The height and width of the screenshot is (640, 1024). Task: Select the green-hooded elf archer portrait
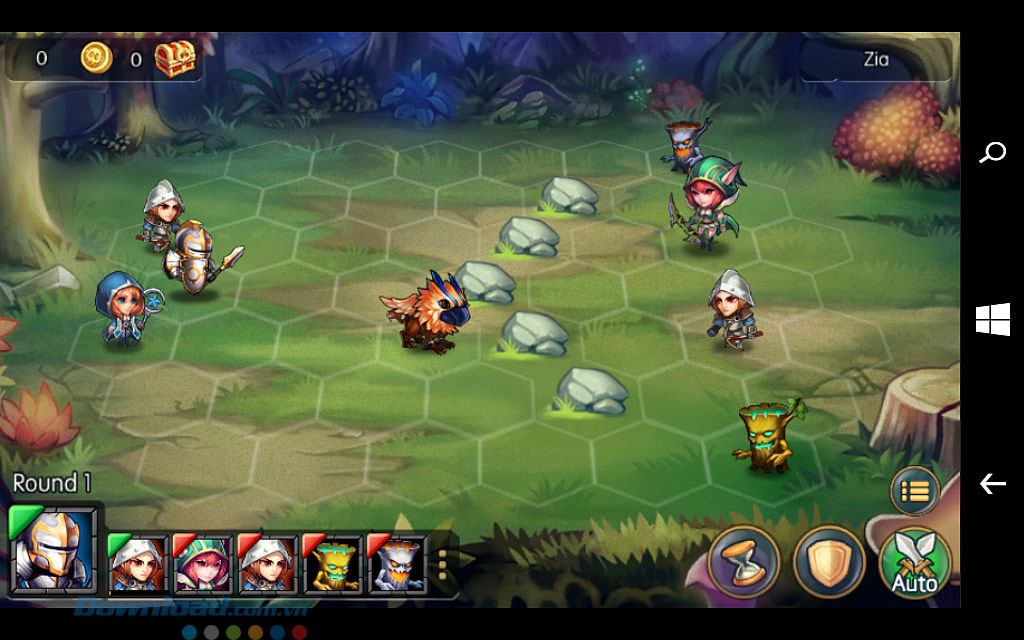click(203, 565)
